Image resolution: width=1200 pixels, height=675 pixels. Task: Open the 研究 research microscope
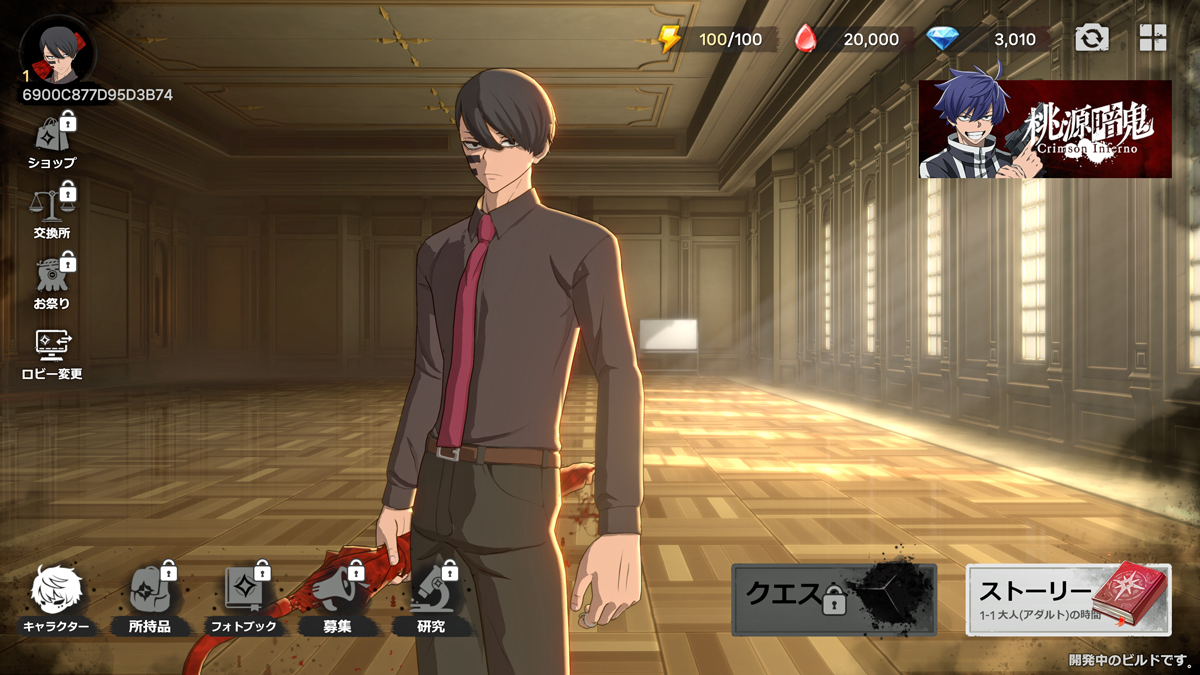pos(431,598)
